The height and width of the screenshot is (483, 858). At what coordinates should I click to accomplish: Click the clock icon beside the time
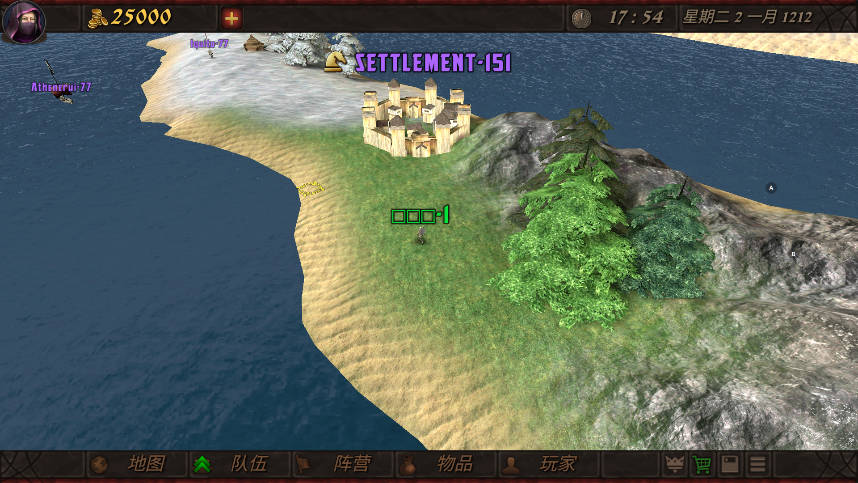tap(581, 18)
